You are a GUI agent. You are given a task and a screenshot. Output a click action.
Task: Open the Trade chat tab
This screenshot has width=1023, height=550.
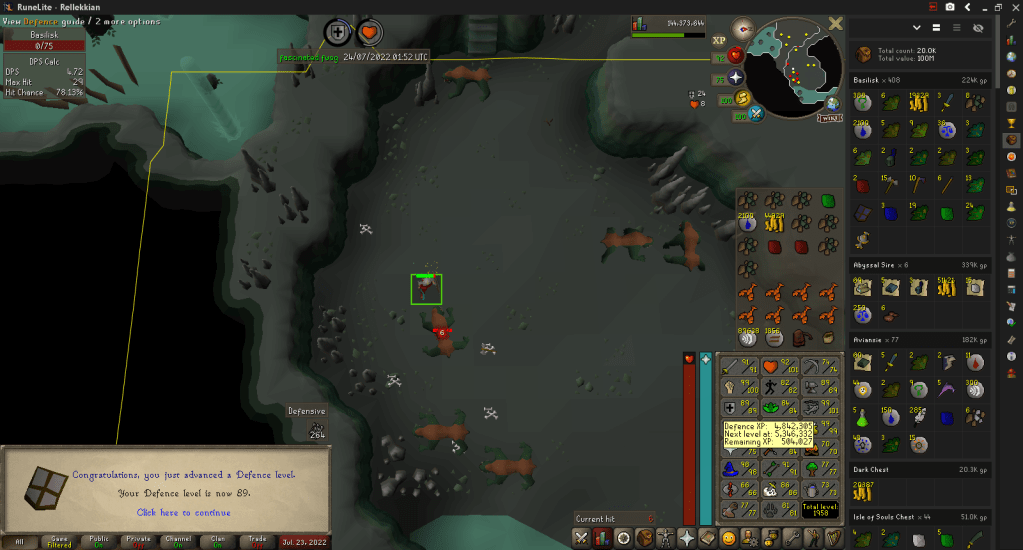click(x=259, y=540)
